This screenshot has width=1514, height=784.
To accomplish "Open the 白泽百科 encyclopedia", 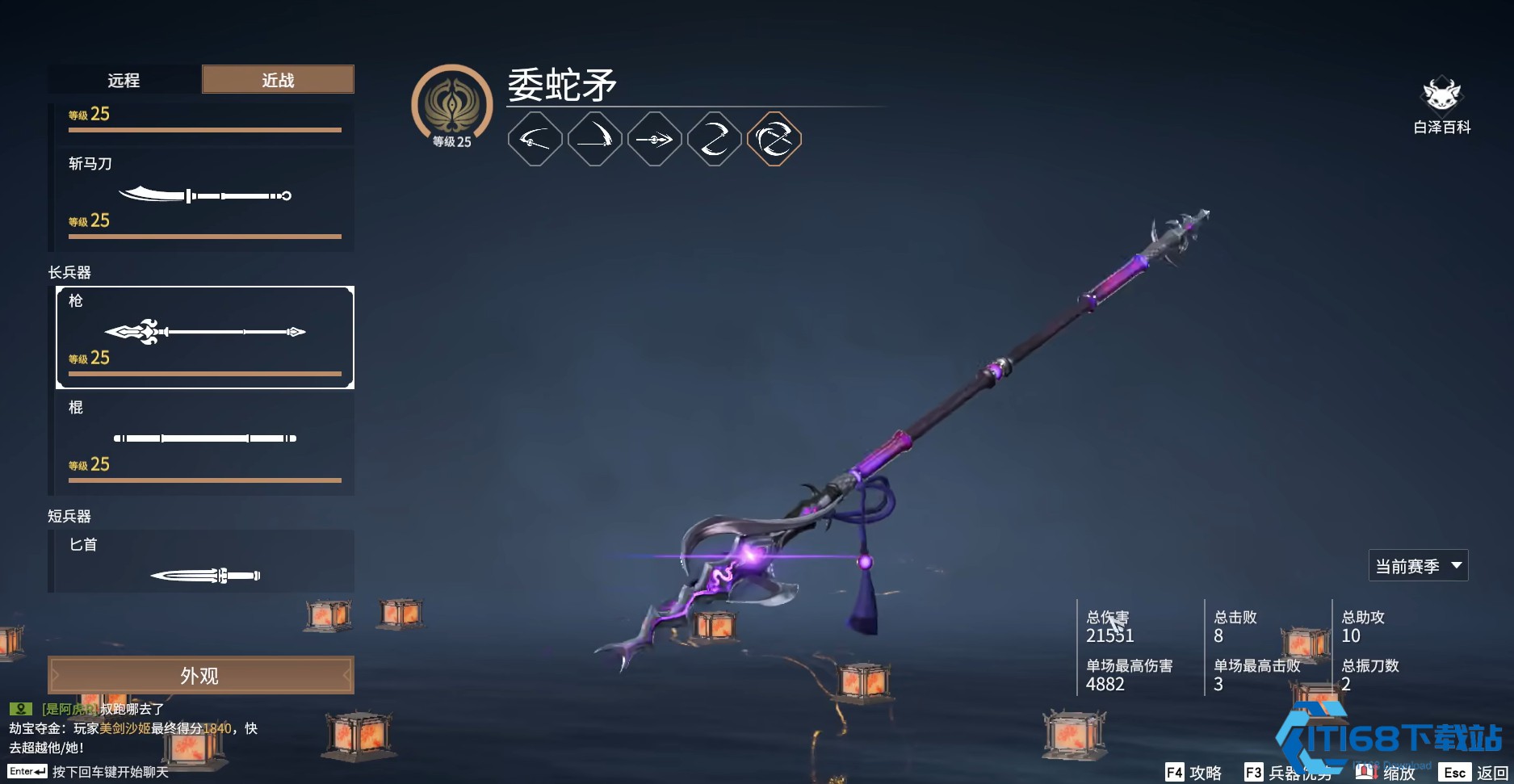I will coord(1441,106).
